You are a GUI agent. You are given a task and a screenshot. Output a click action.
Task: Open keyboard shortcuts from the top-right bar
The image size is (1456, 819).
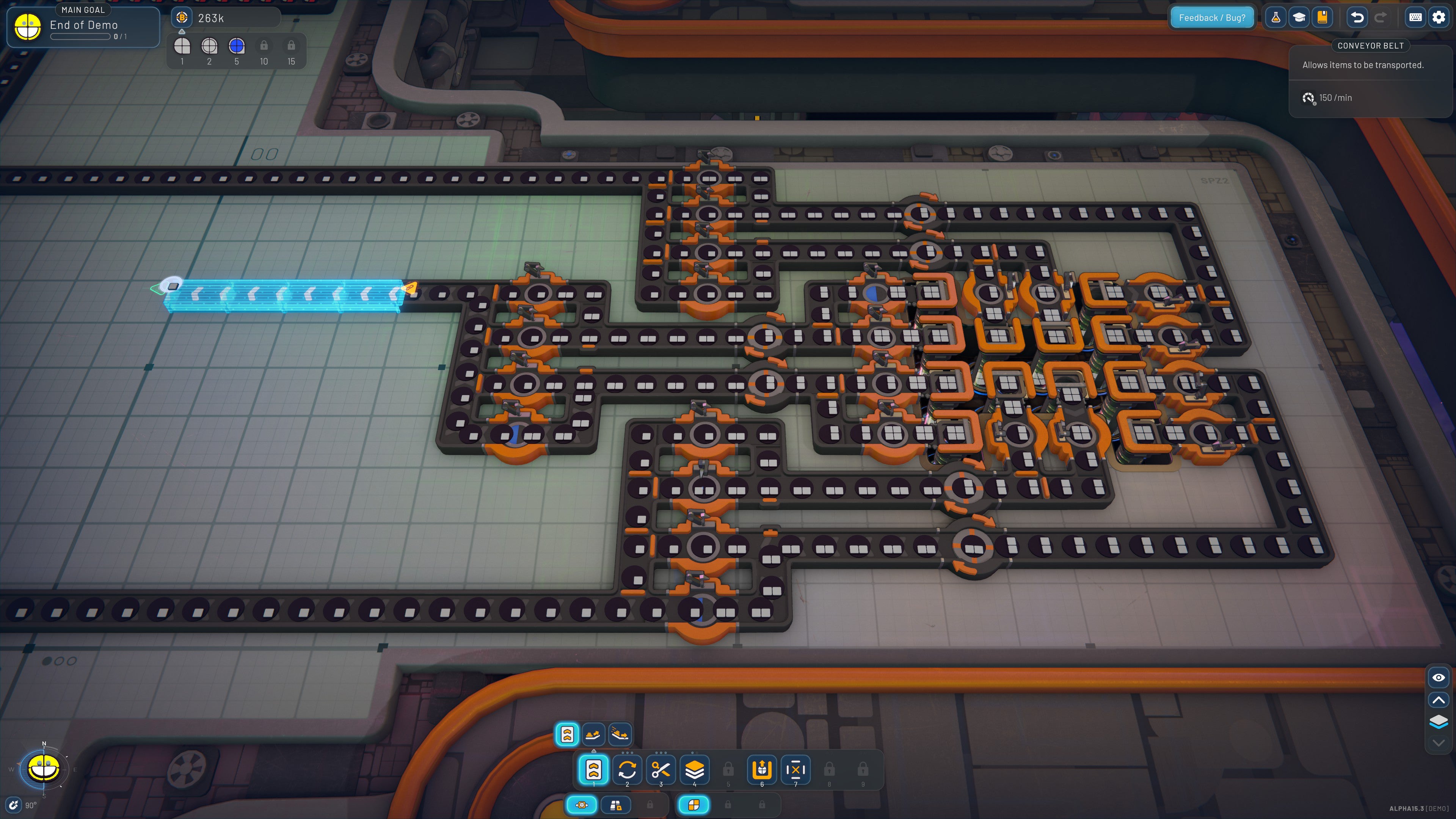coord(1415,17)
